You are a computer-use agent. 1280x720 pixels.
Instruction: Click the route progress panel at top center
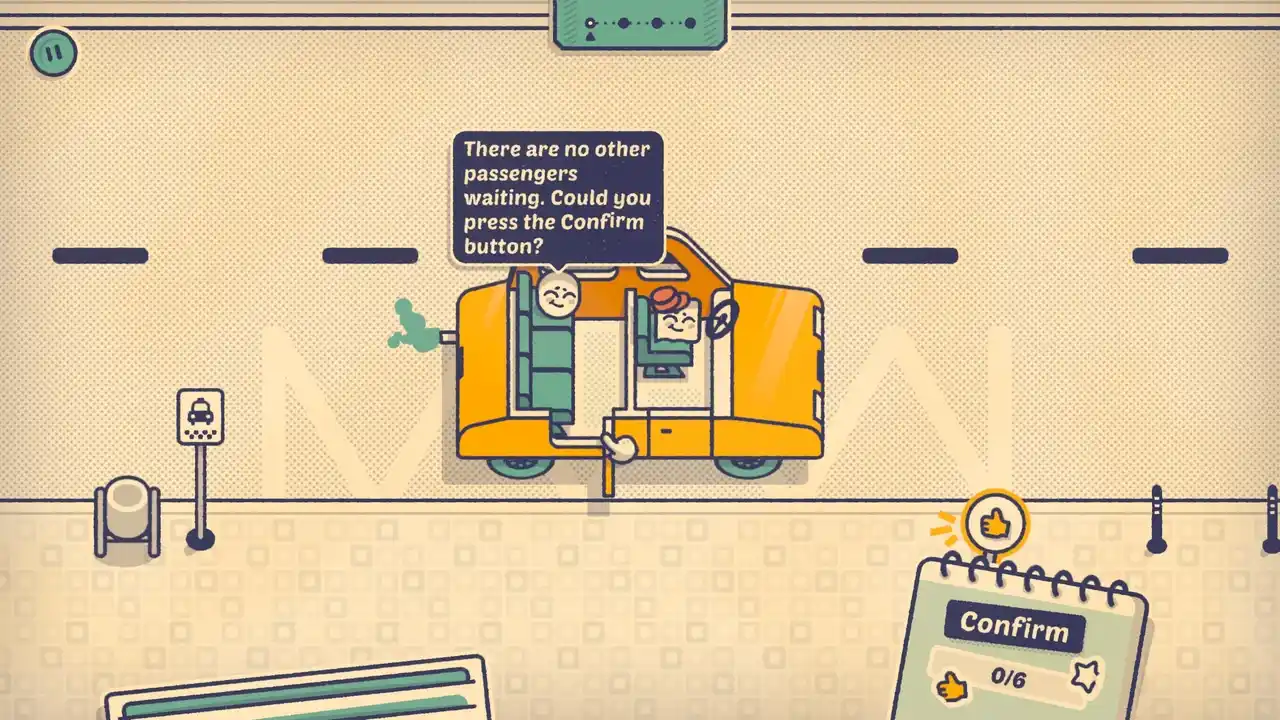pos(640,22)
